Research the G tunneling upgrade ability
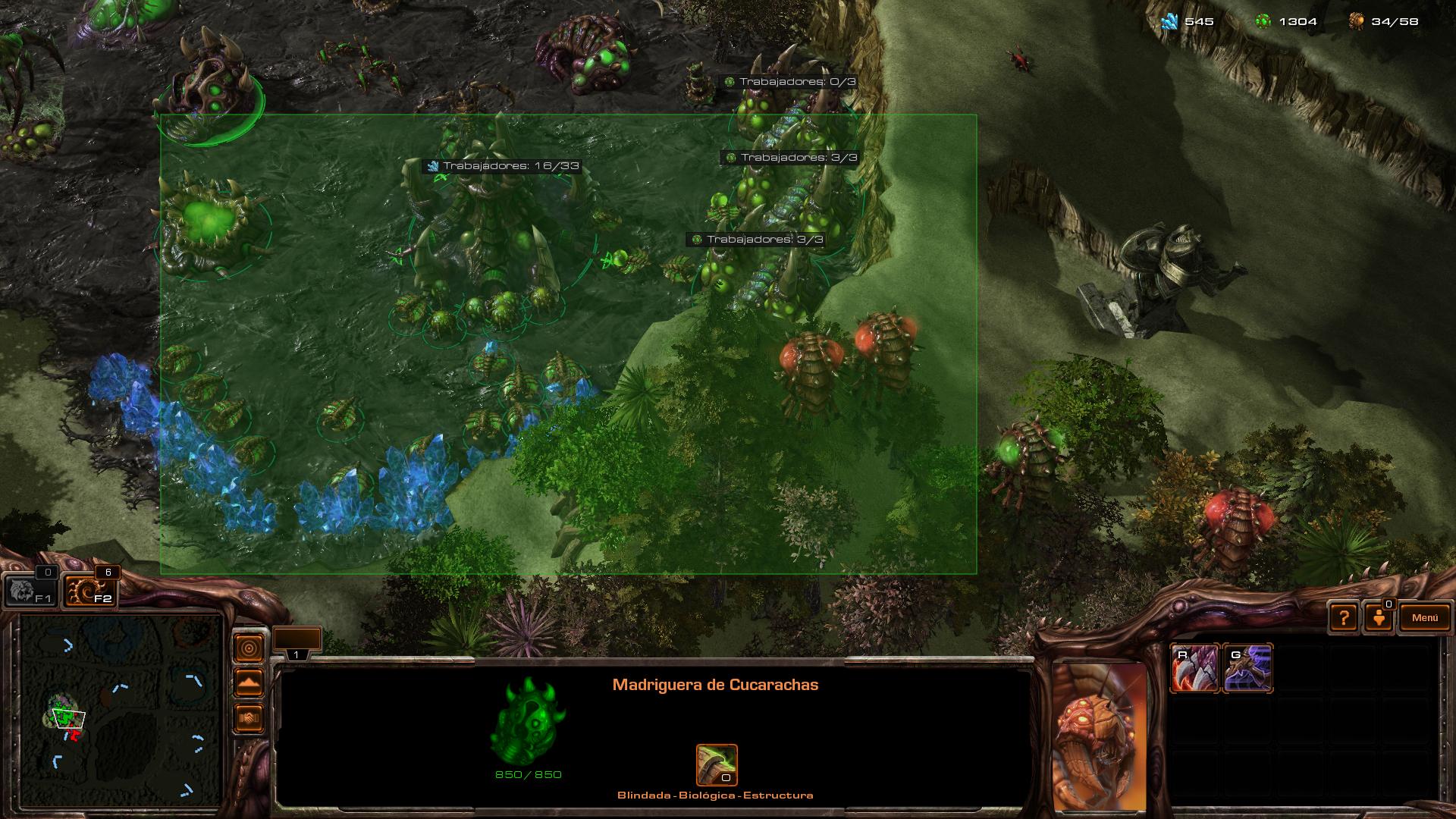This screenshot has width=1456, height=819. click(x=1247, y=668)
